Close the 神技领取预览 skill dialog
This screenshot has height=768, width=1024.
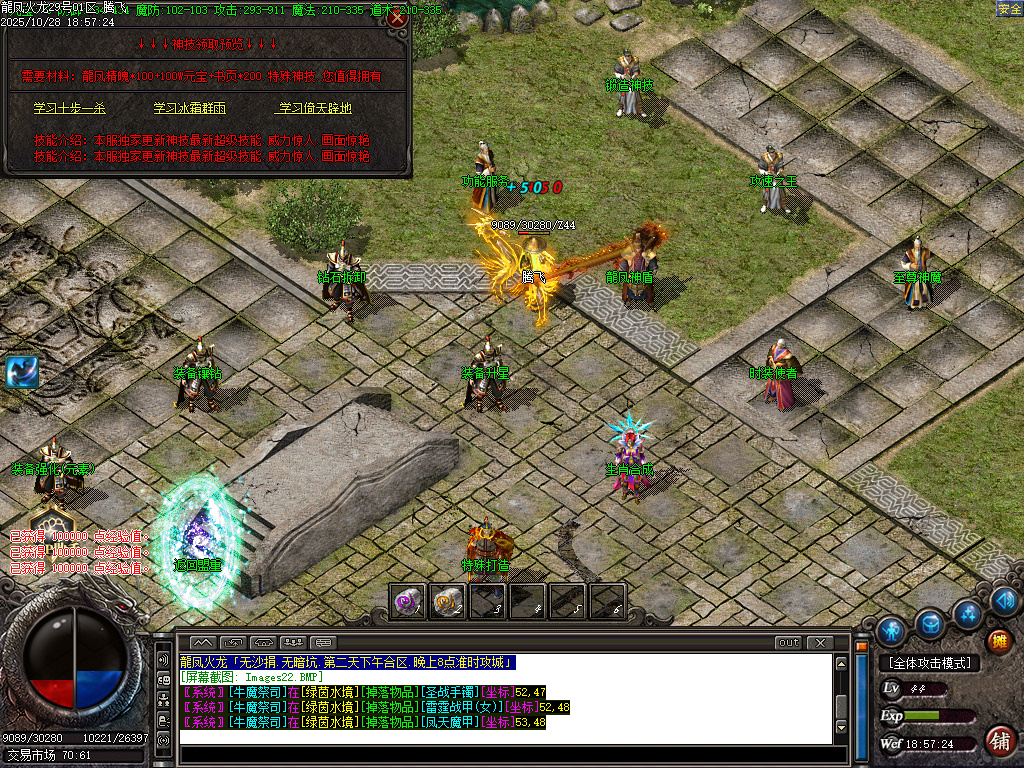coord(398,18)
